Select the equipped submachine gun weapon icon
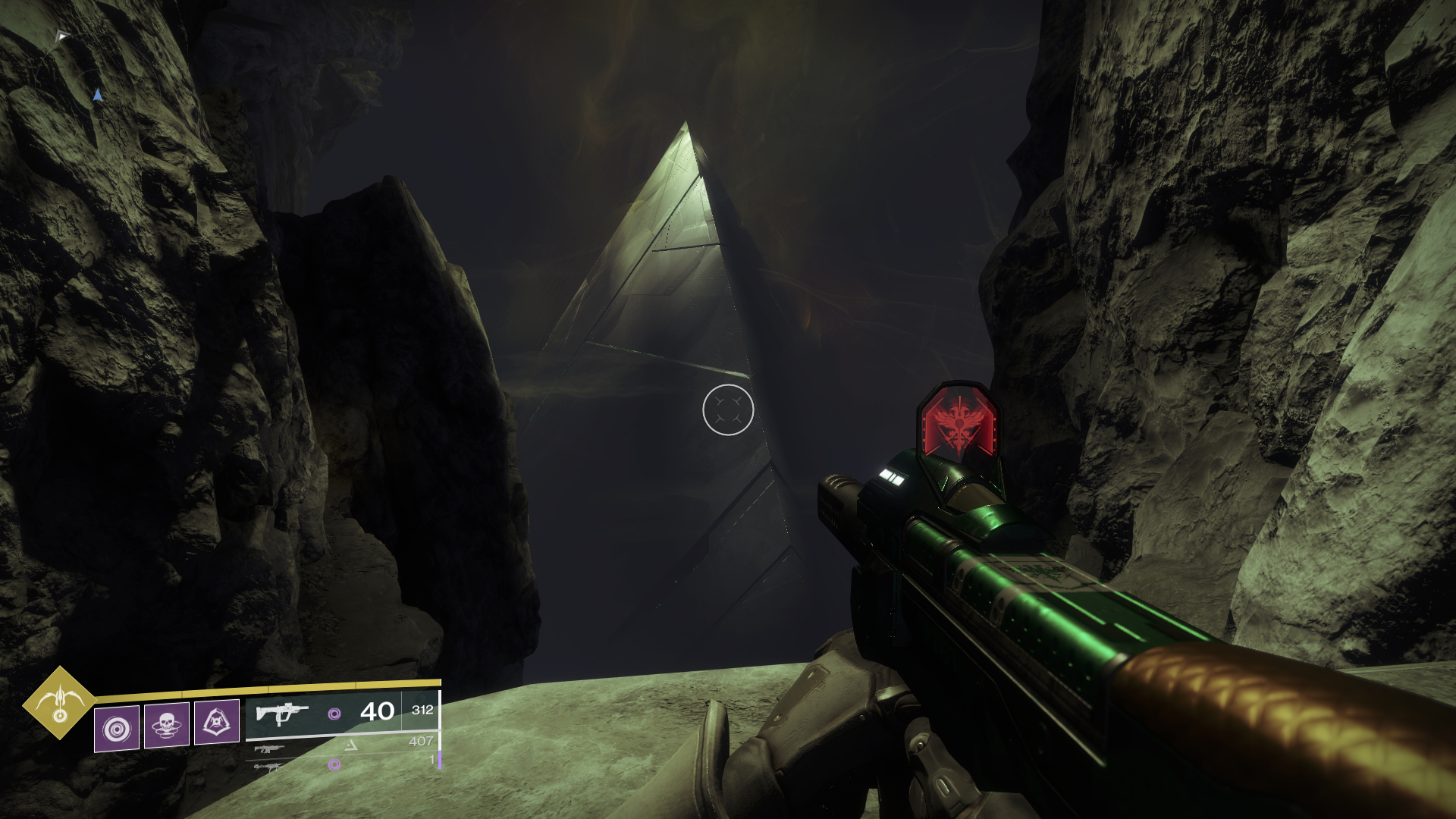Image resolution: width=1456 pixels, height=819 pixels. tap(282, 714)
